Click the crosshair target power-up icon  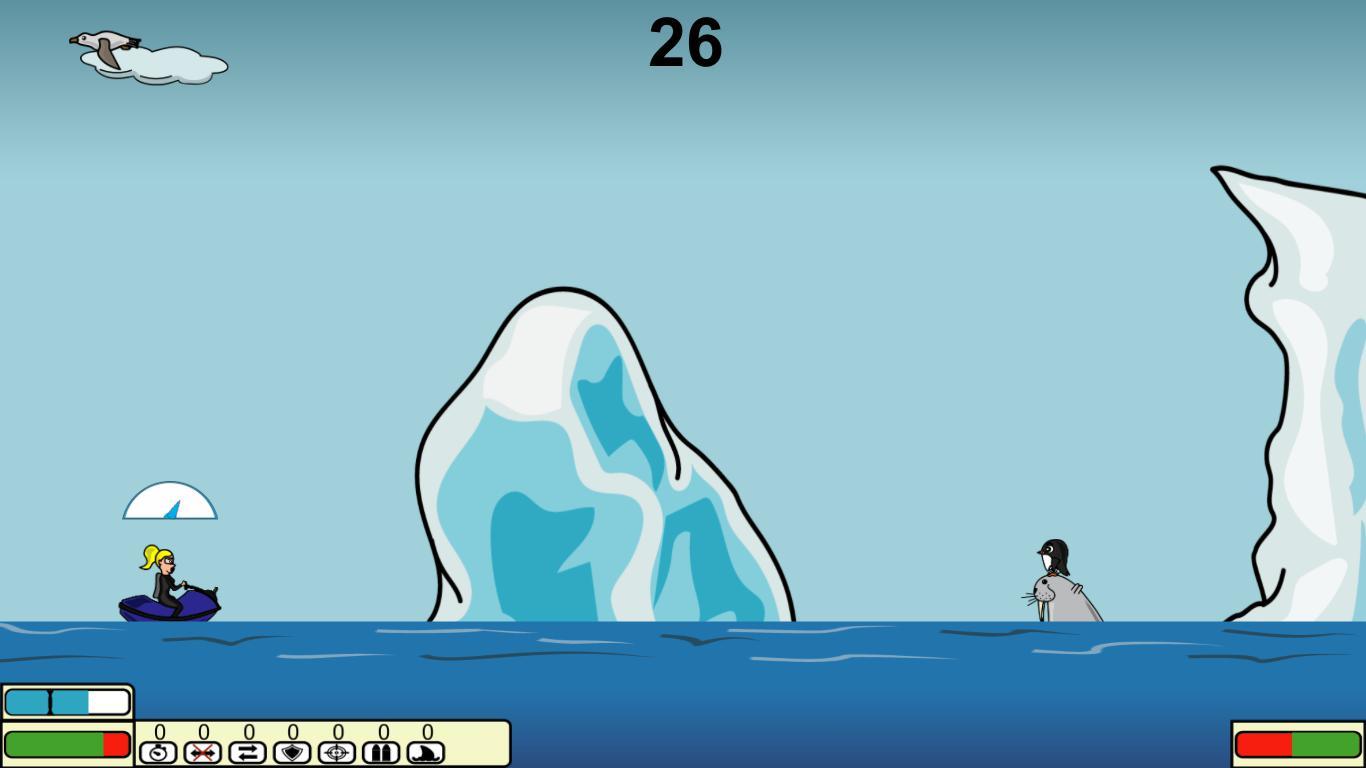coord(337,752)
